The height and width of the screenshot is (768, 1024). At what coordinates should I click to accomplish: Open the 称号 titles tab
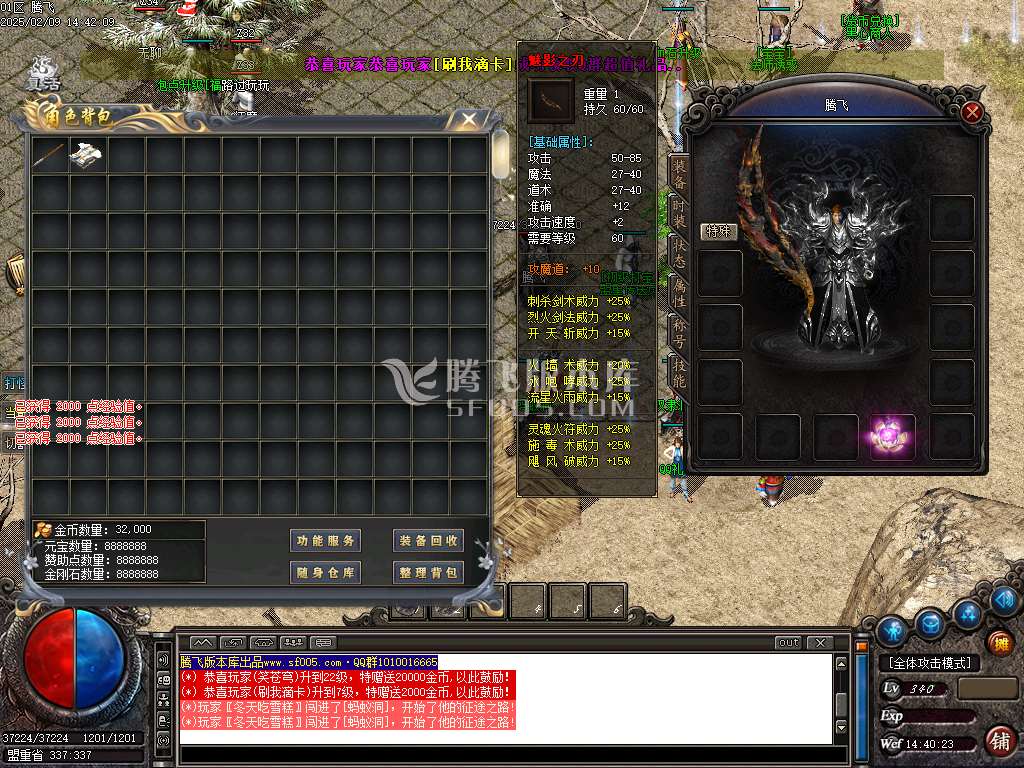[679, 331]
